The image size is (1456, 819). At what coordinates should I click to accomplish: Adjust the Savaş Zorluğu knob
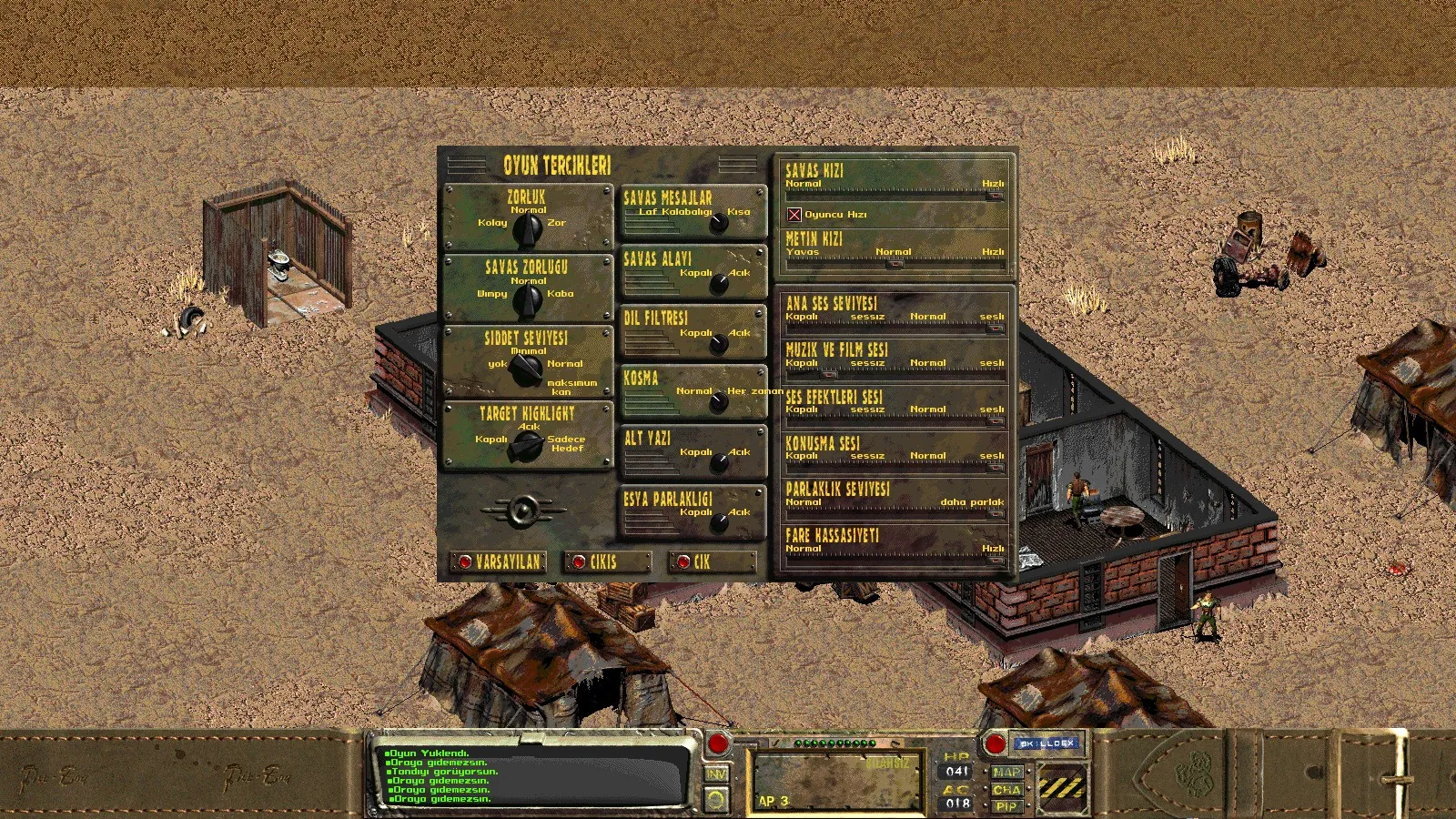click(528, 301)
